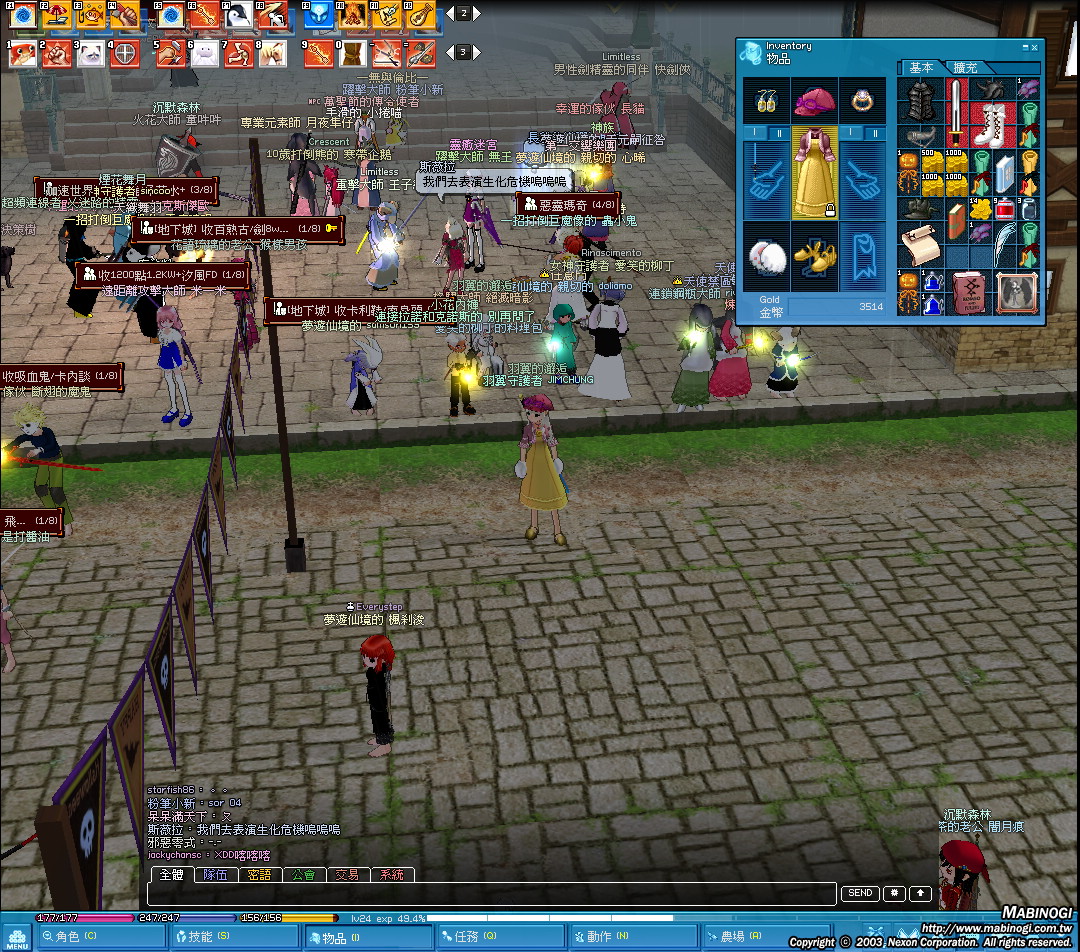
Task: Click the framed portrait item in inventory
Action: pos(1018,293)
